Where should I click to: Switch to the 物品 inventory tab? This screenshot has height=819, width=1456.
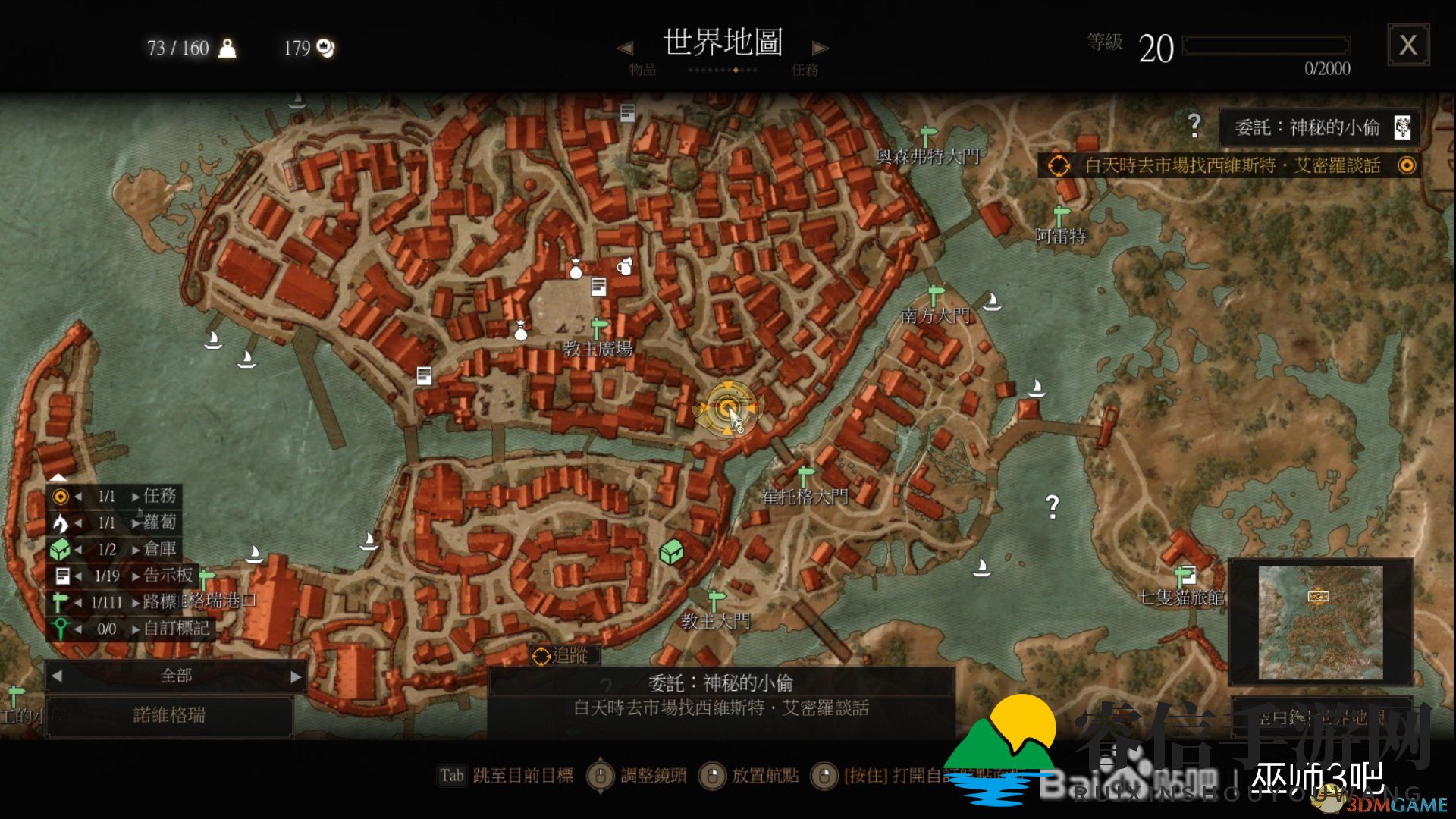point(641,70)
